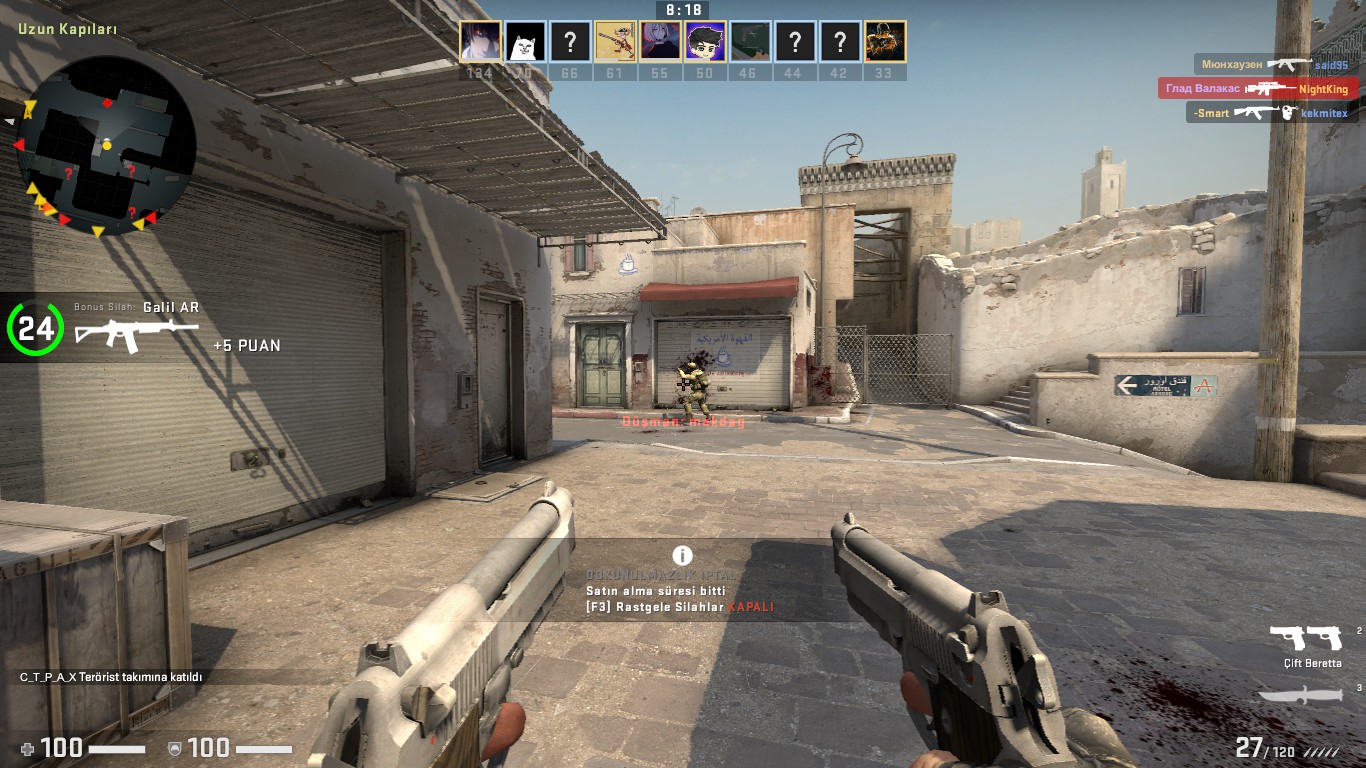Select the kekmitex headshot kill feed entry

(1270, 113)
